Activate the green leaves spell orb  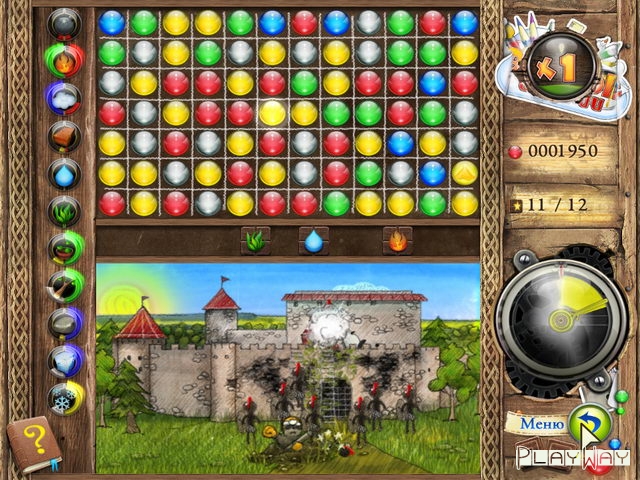[x=64, y=210]
